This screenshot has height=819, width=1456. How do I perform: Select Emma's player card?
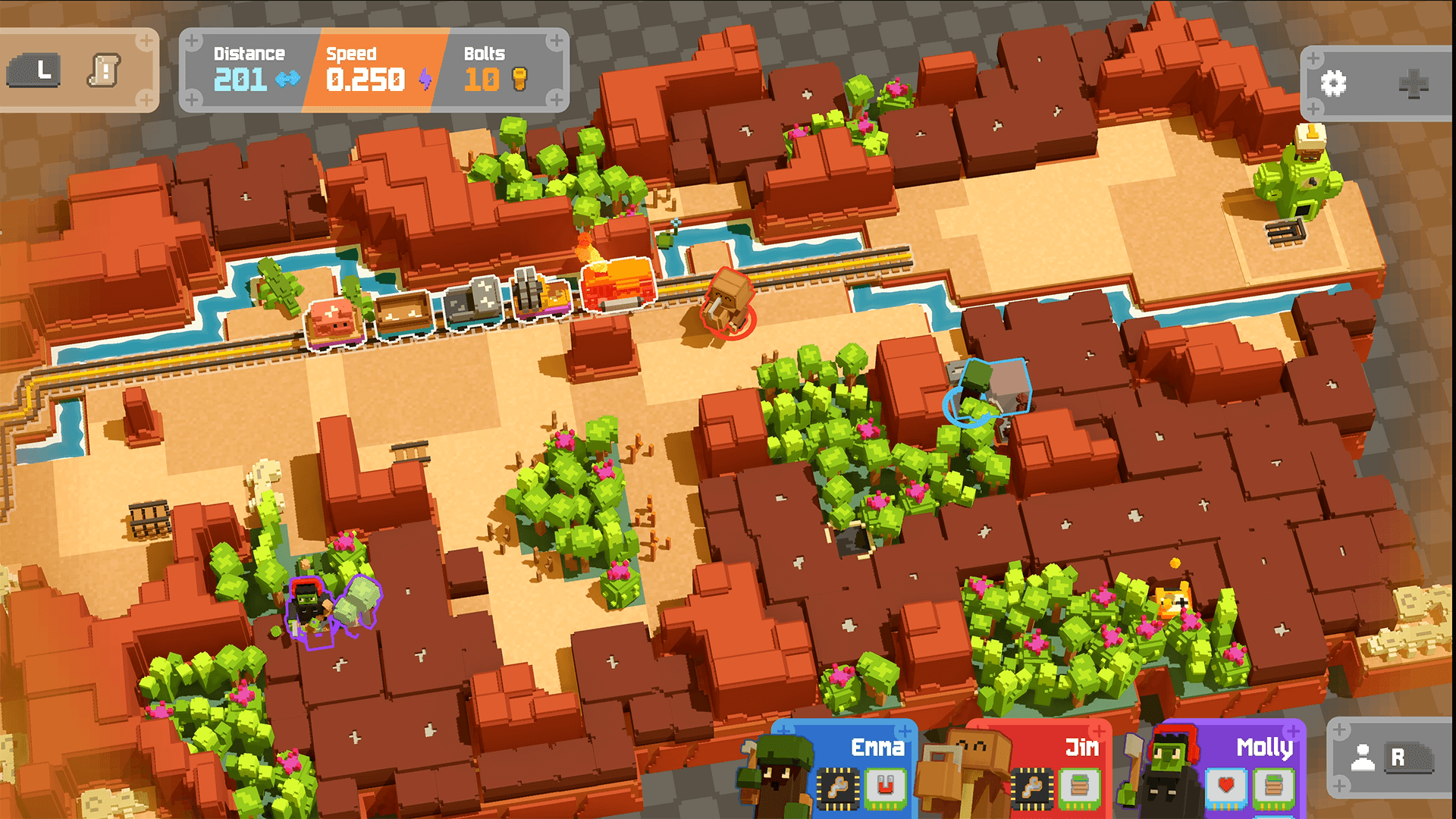coord(872,748)
